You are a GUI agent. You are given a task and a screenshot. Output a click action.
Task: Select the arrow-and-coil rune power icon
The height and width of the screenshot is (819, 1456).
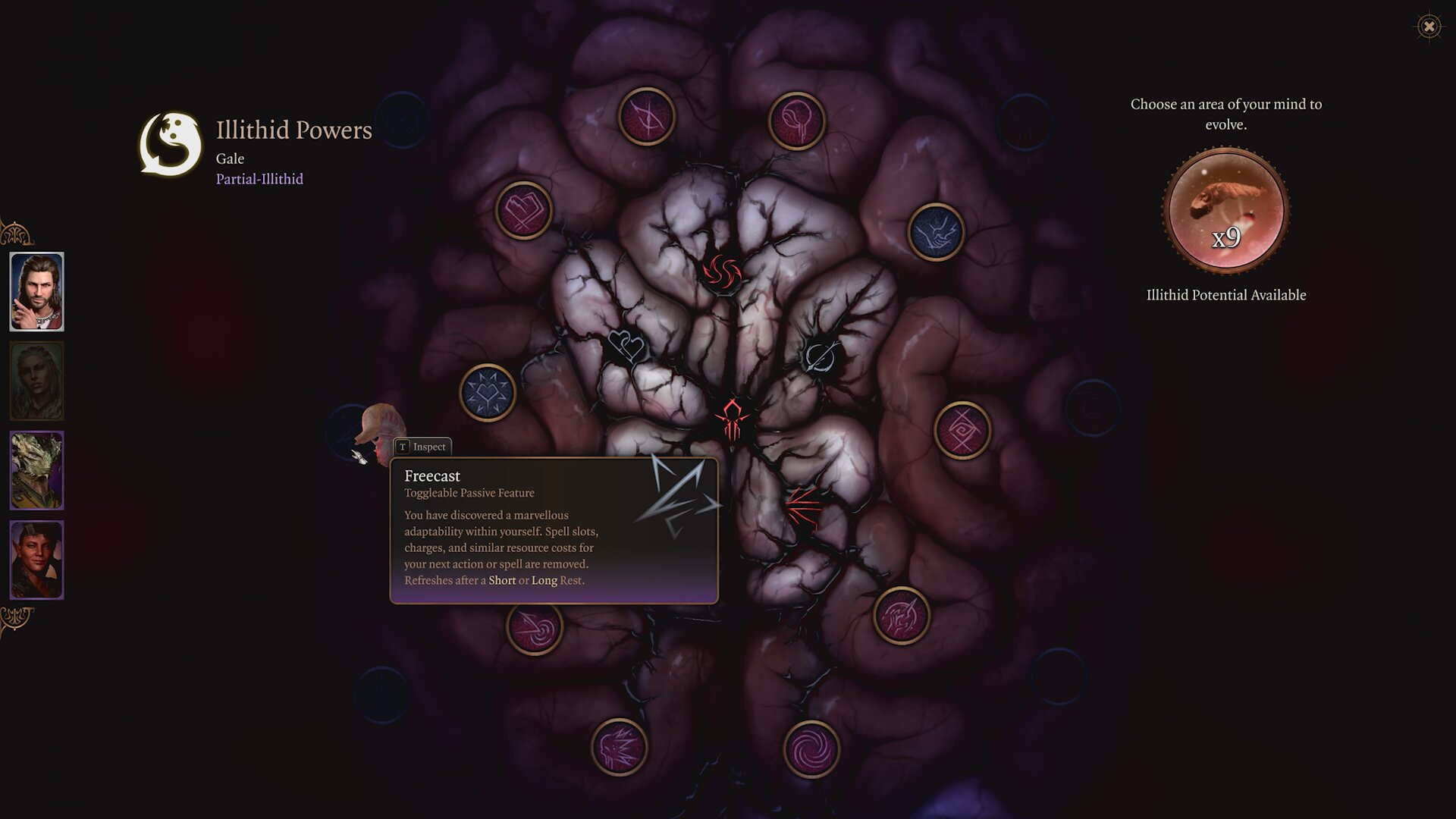[533, 629]
